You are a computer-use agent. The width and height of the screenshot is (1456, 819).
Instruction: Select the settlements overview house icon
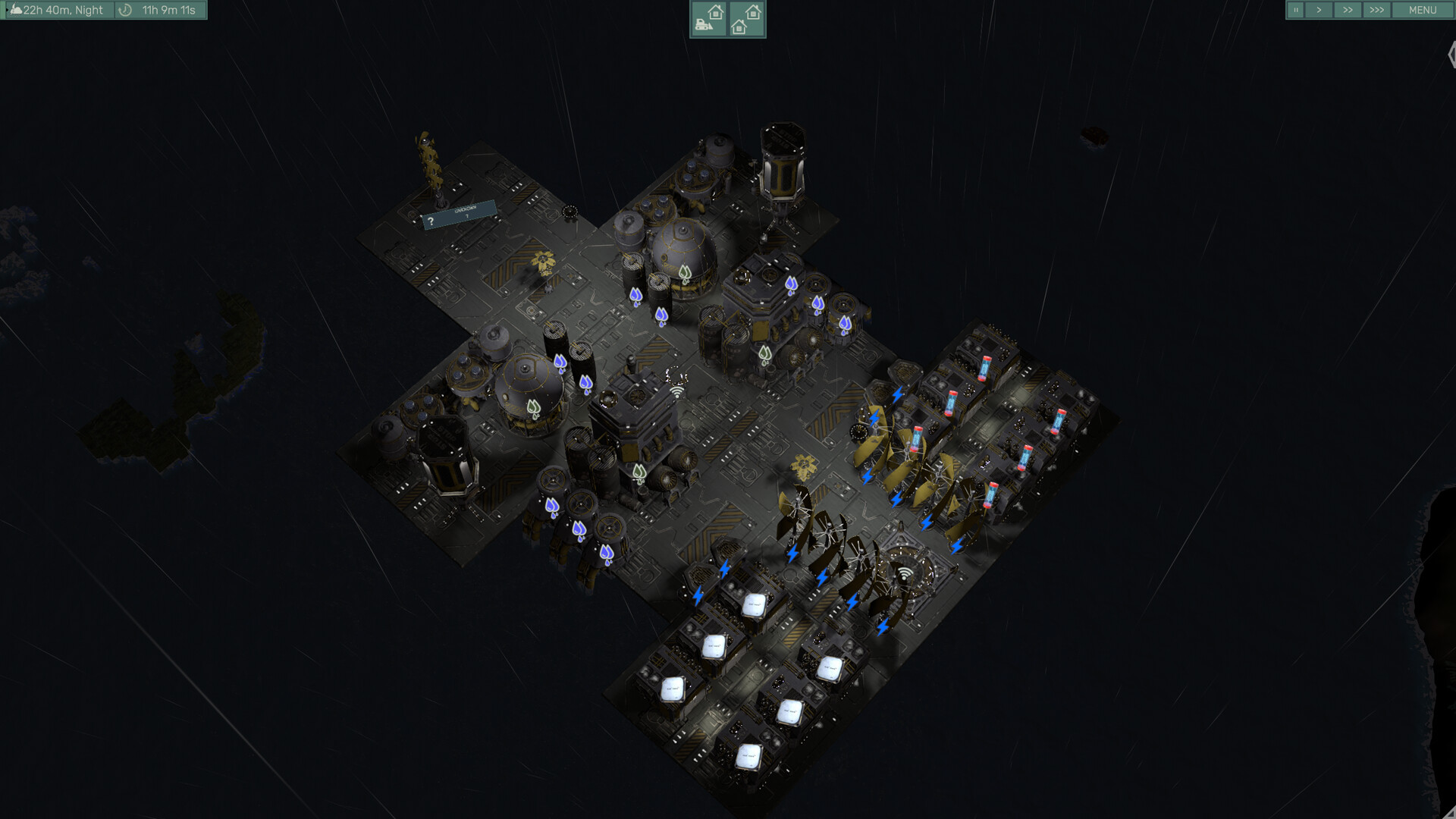[x=747, y=18]
